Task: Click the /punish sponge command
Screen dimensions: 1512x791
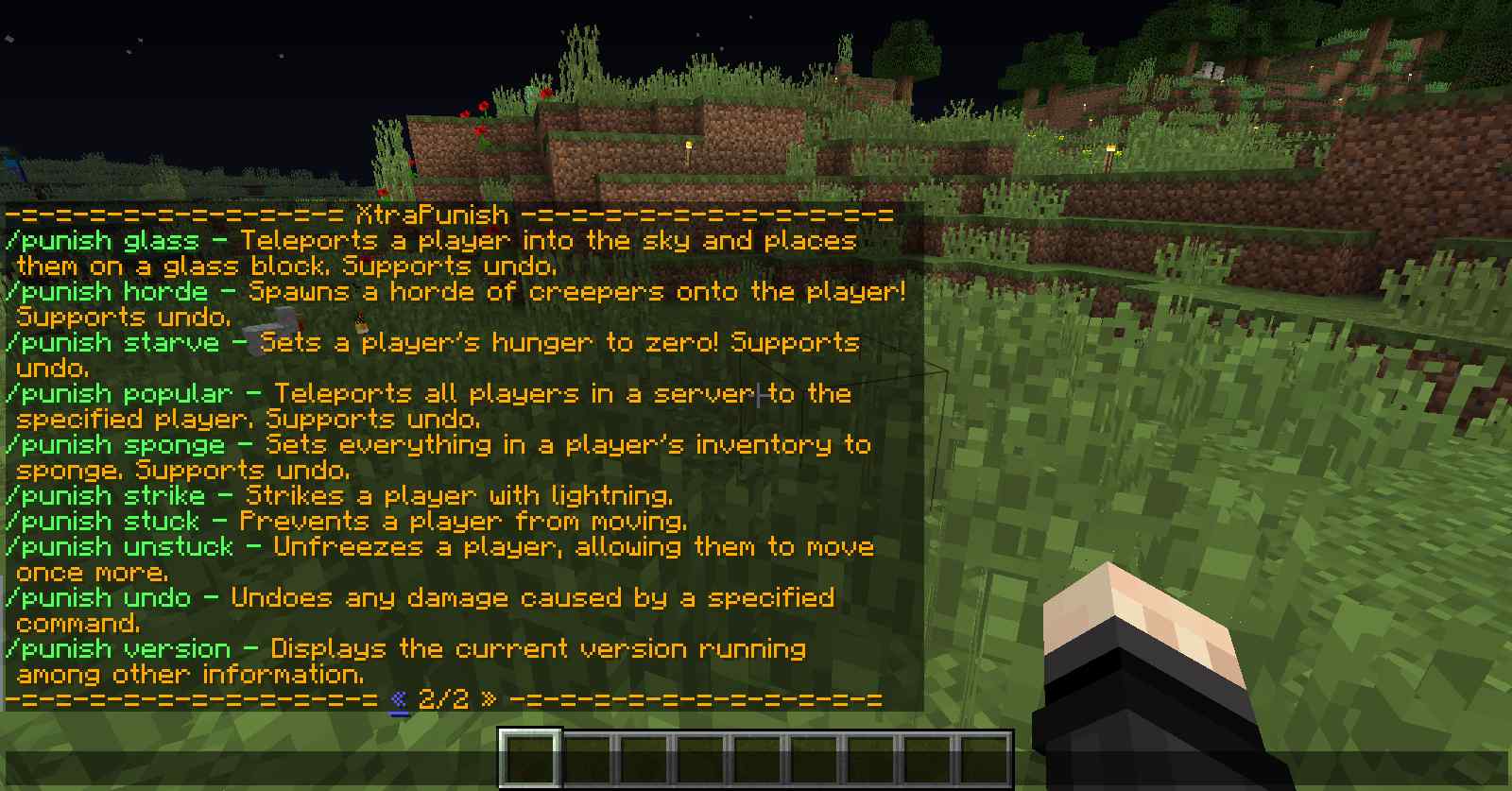Action: [x=113, y=445]
